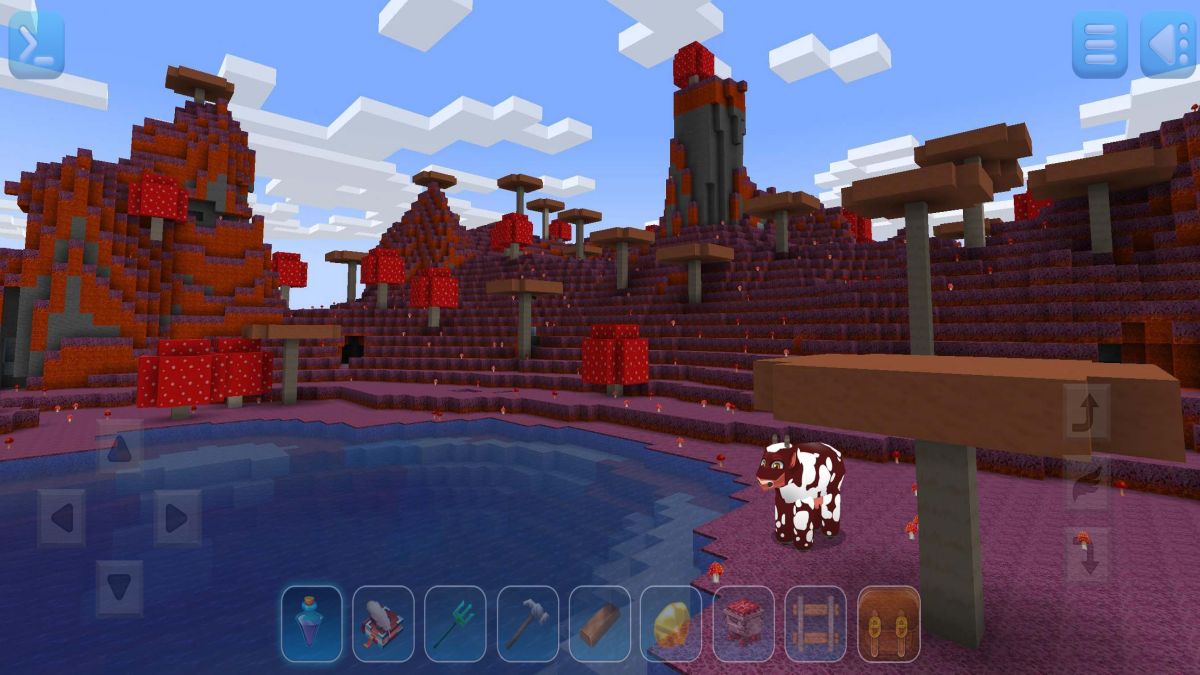Pick the red mushroom block slot
Screen dimensions: 1200x675
click(x=743, y=624)
